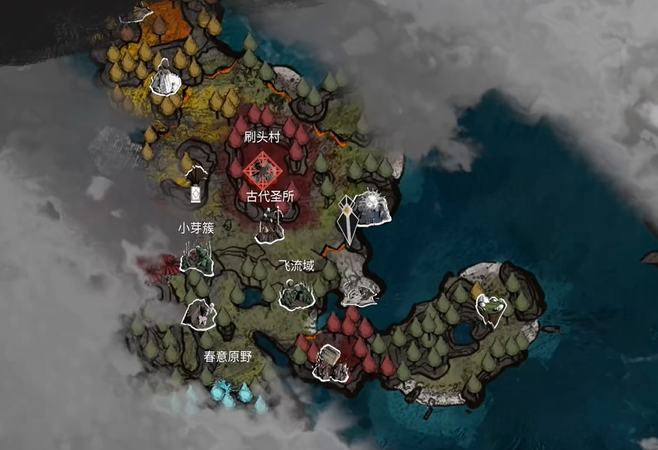Choose the 小芽簇 location marker
This screenshot has width=658, height=450.
(195, 260)
